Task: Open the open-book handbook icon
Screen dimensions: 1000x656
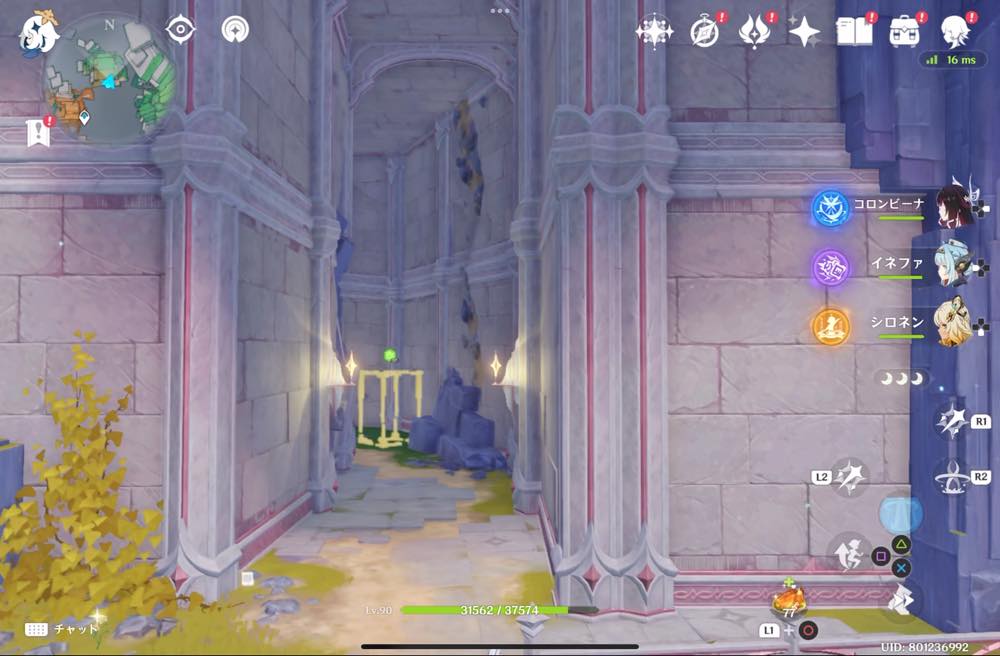Action: (853, 31)
